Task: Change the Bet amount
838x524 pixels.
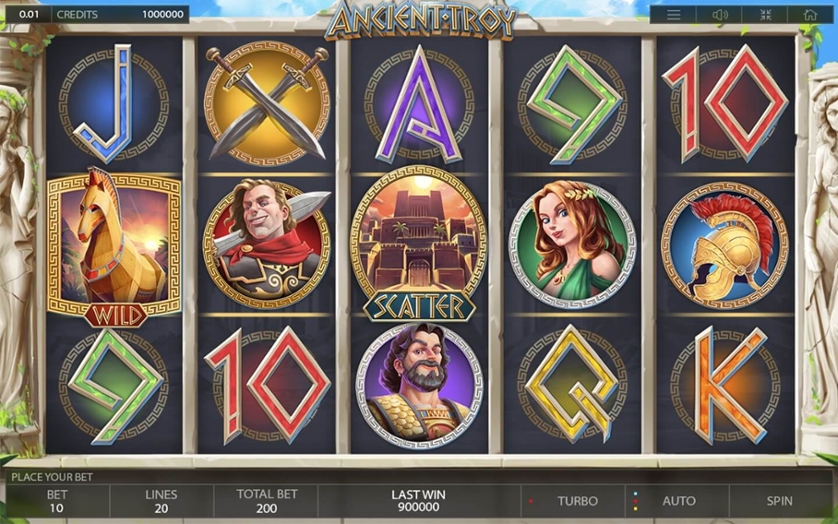Action: coord(57,501)
